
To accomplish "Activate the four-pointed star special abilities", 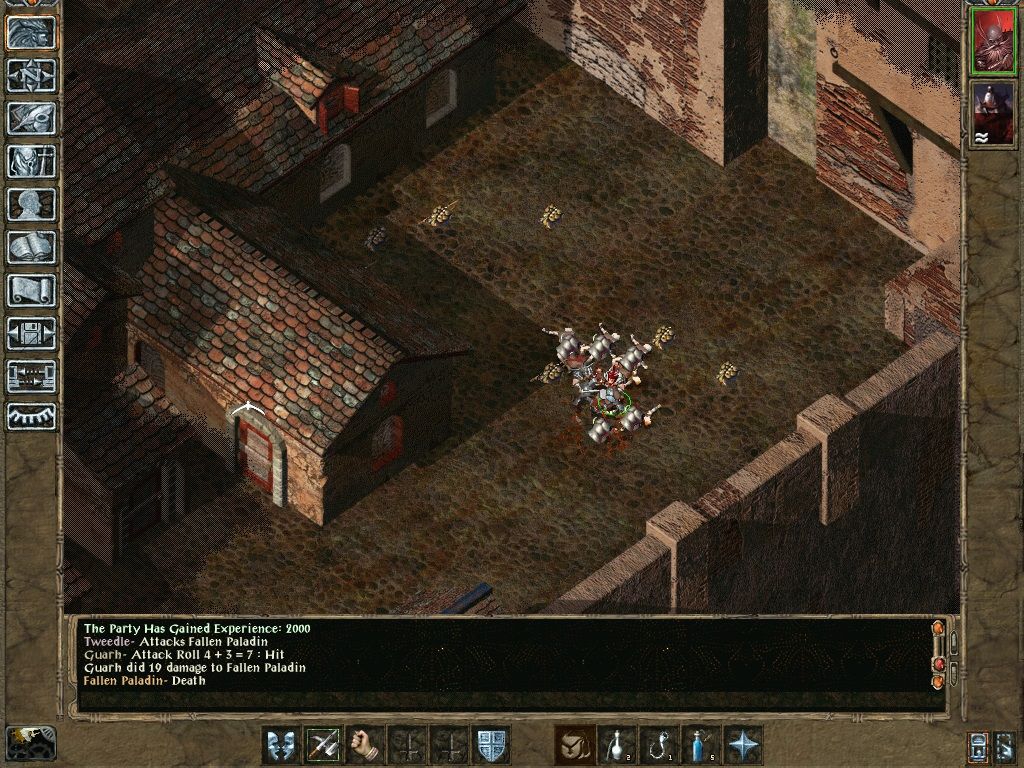I will pos(743,745).
